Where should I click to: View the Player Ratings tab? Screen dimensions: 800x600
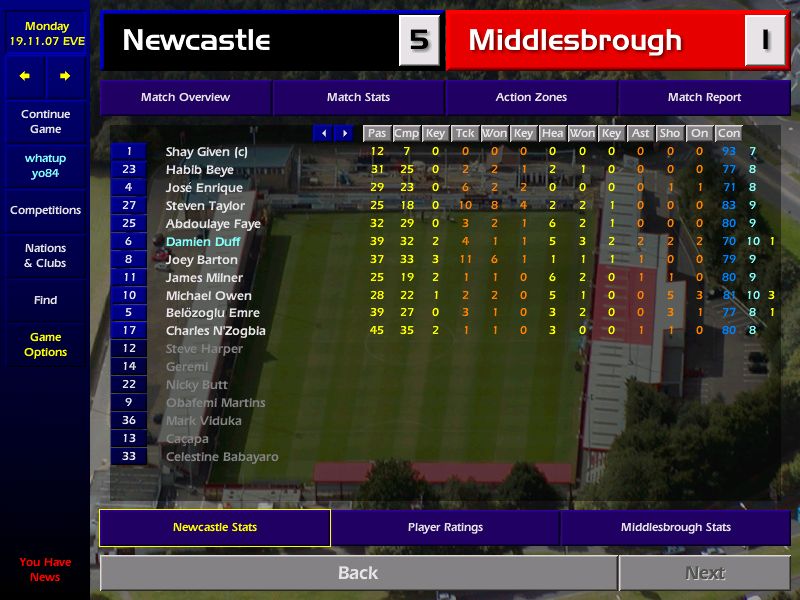click(445, 527)
